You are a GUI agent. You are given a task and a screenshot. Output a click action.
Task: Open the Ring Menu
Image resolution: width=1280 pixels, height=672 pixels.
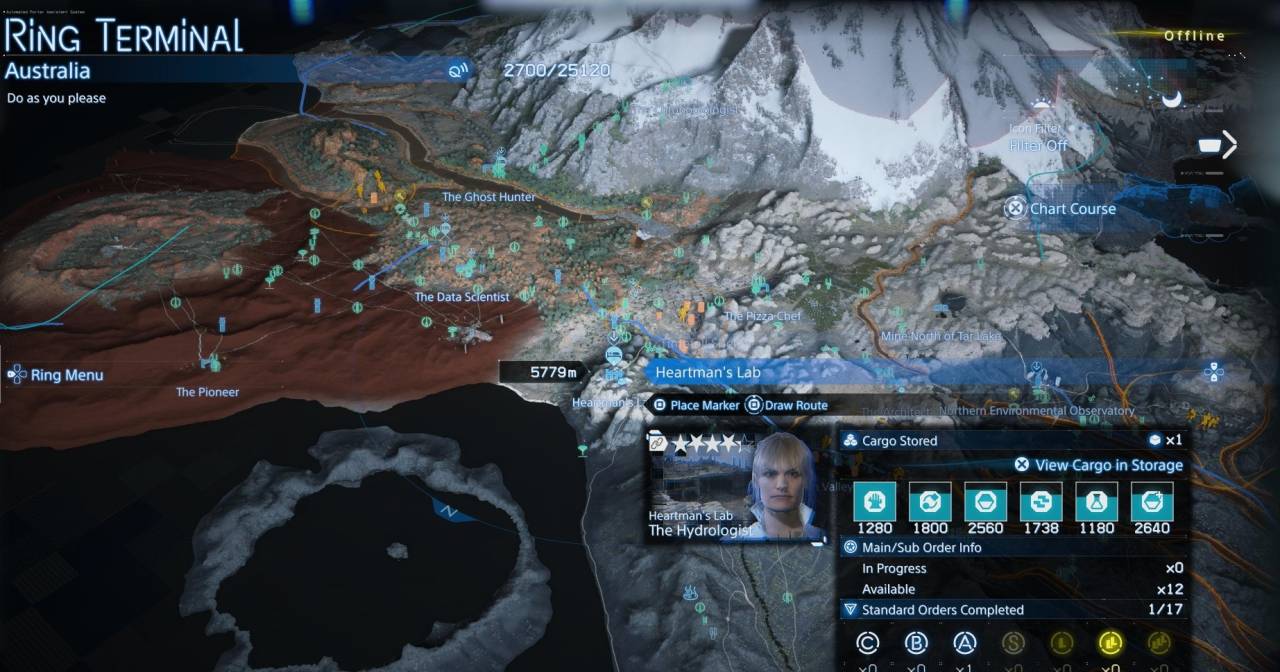pyautogui.click(x=56, y=376)
